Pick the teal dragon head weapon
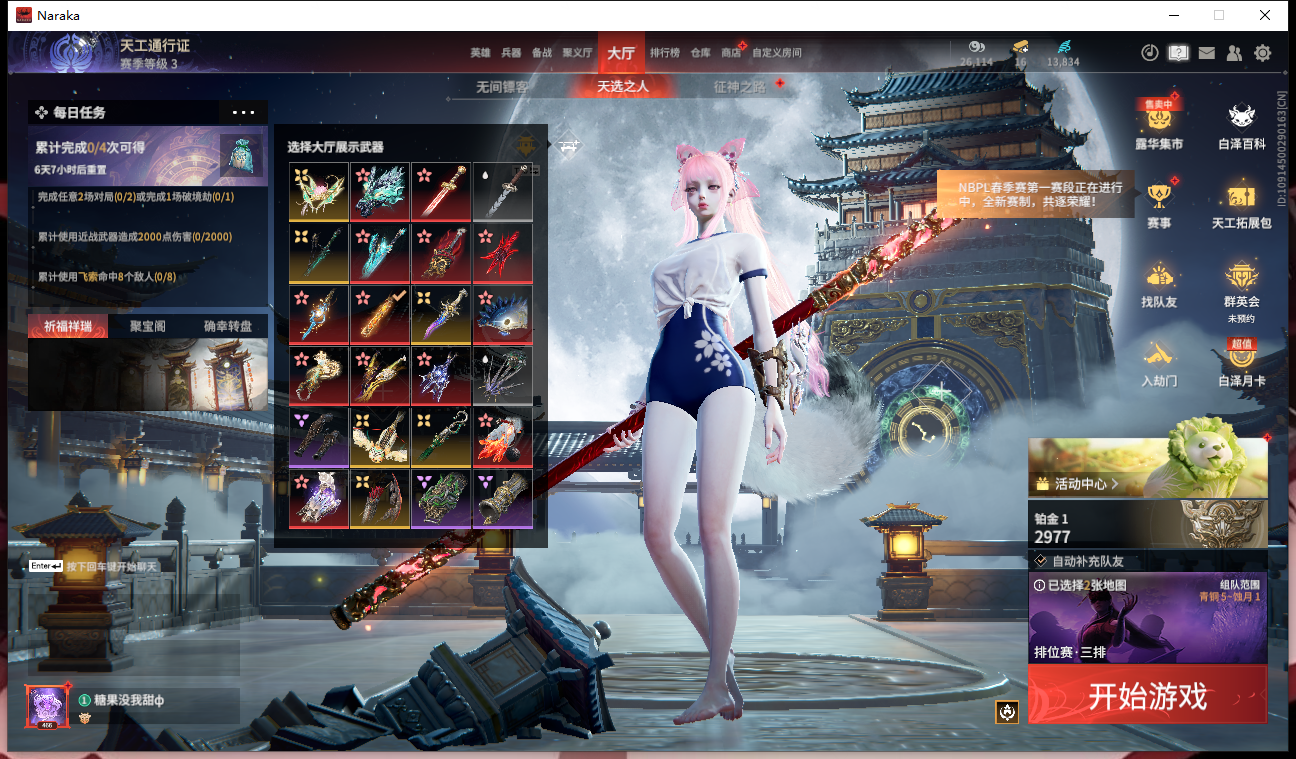Screen dimensions: 1296x759 [380, 192]
